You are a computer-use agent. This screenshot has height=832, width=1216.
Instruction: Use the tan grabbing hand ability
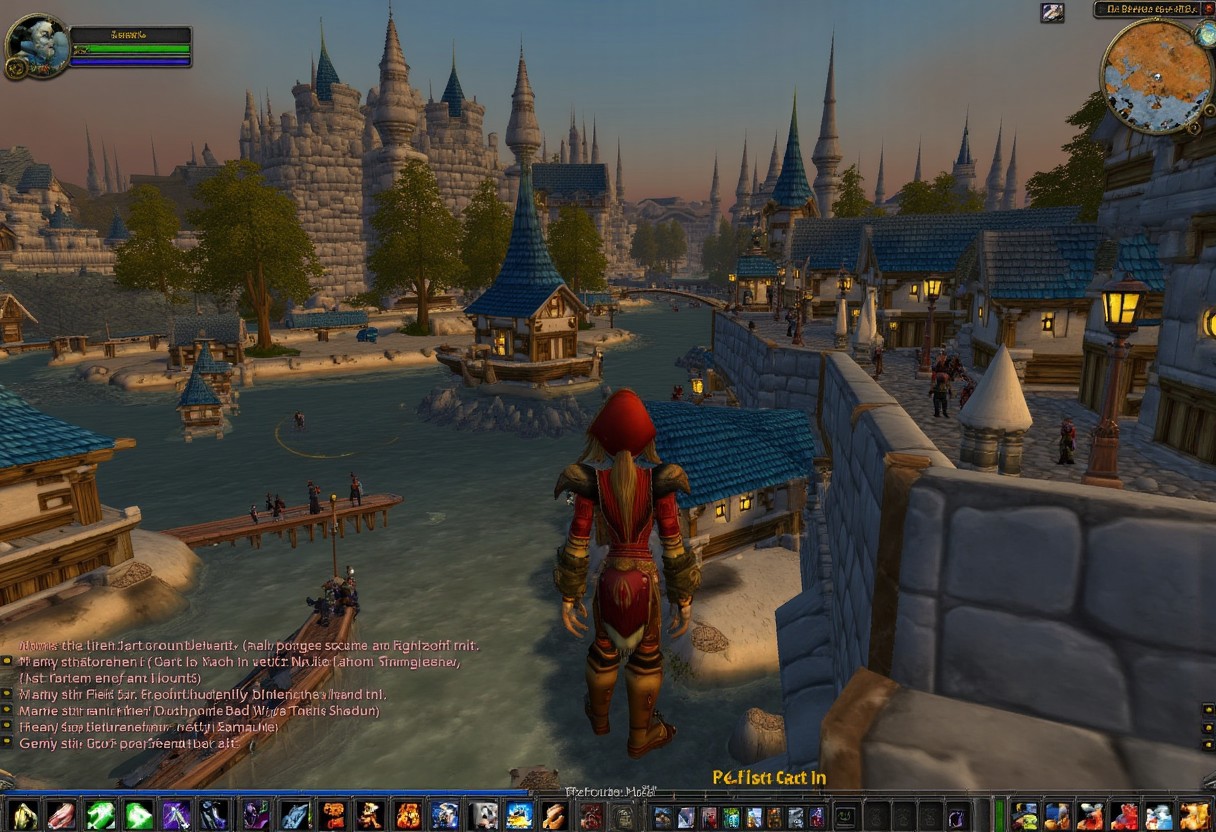click(x=553, y=815)
